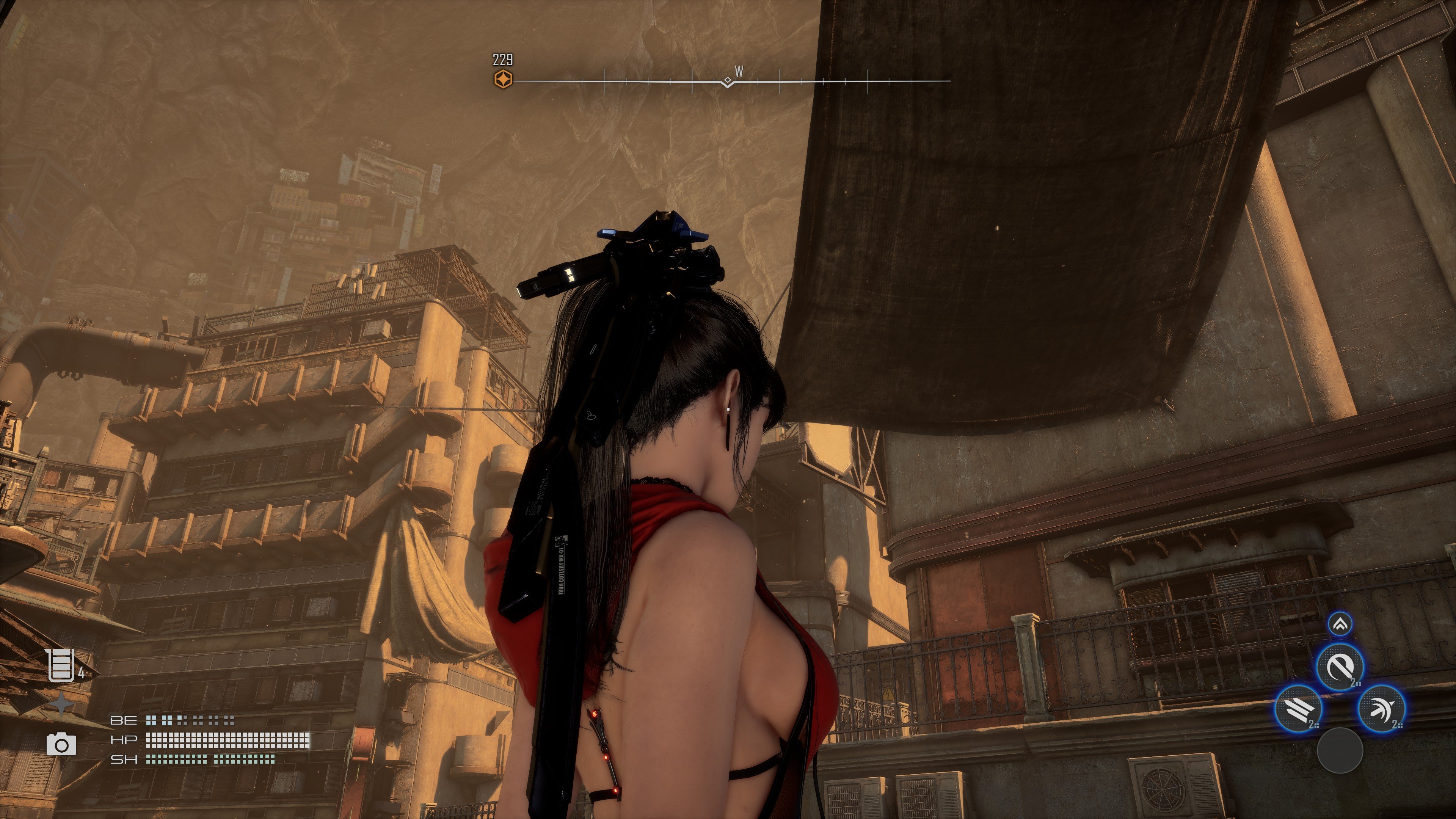Select the curved blade skill icon
1456x819 pixels.
coord(1340,667)
